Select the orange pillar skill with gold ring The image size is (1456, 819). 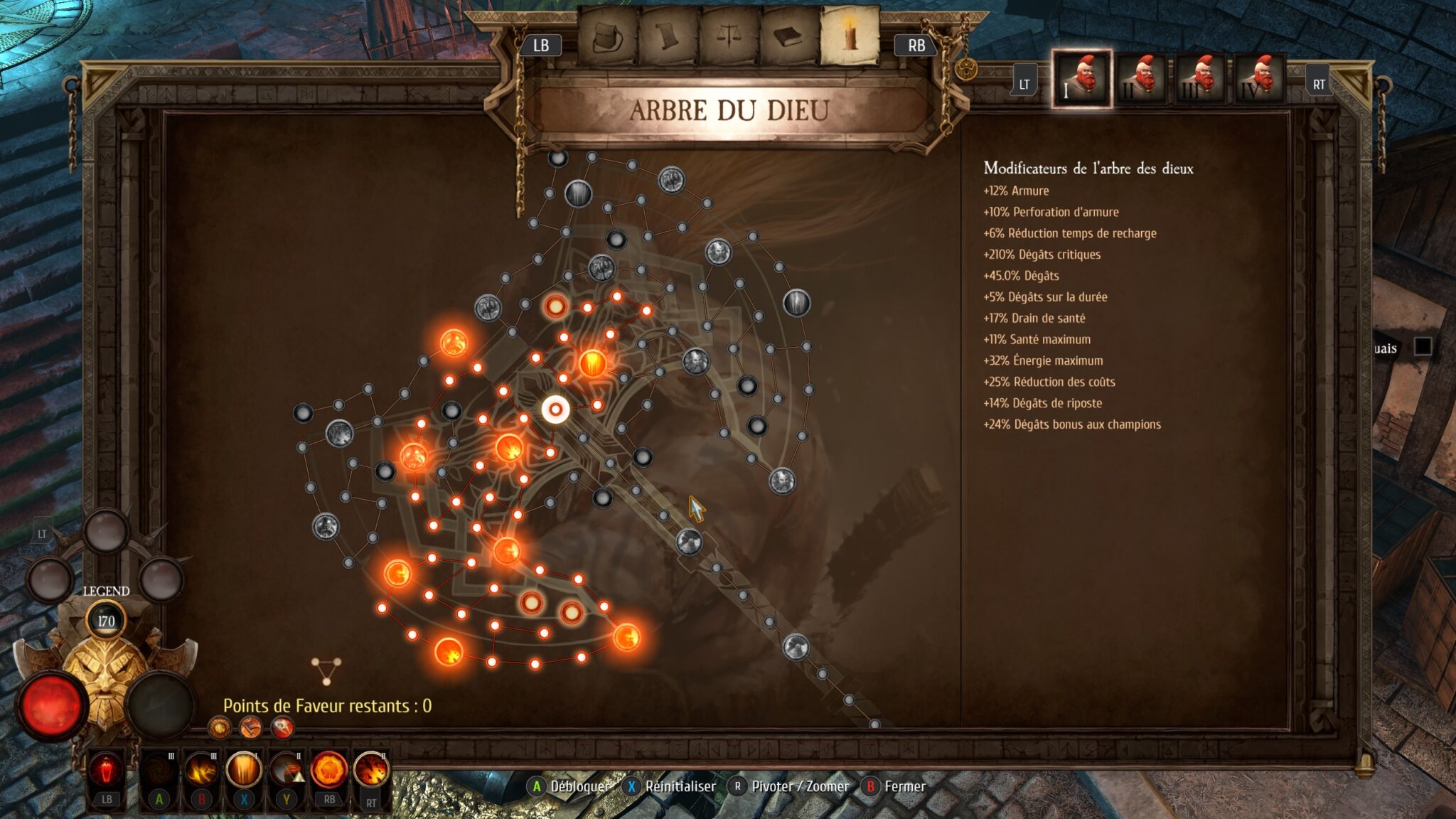[244, 771]
